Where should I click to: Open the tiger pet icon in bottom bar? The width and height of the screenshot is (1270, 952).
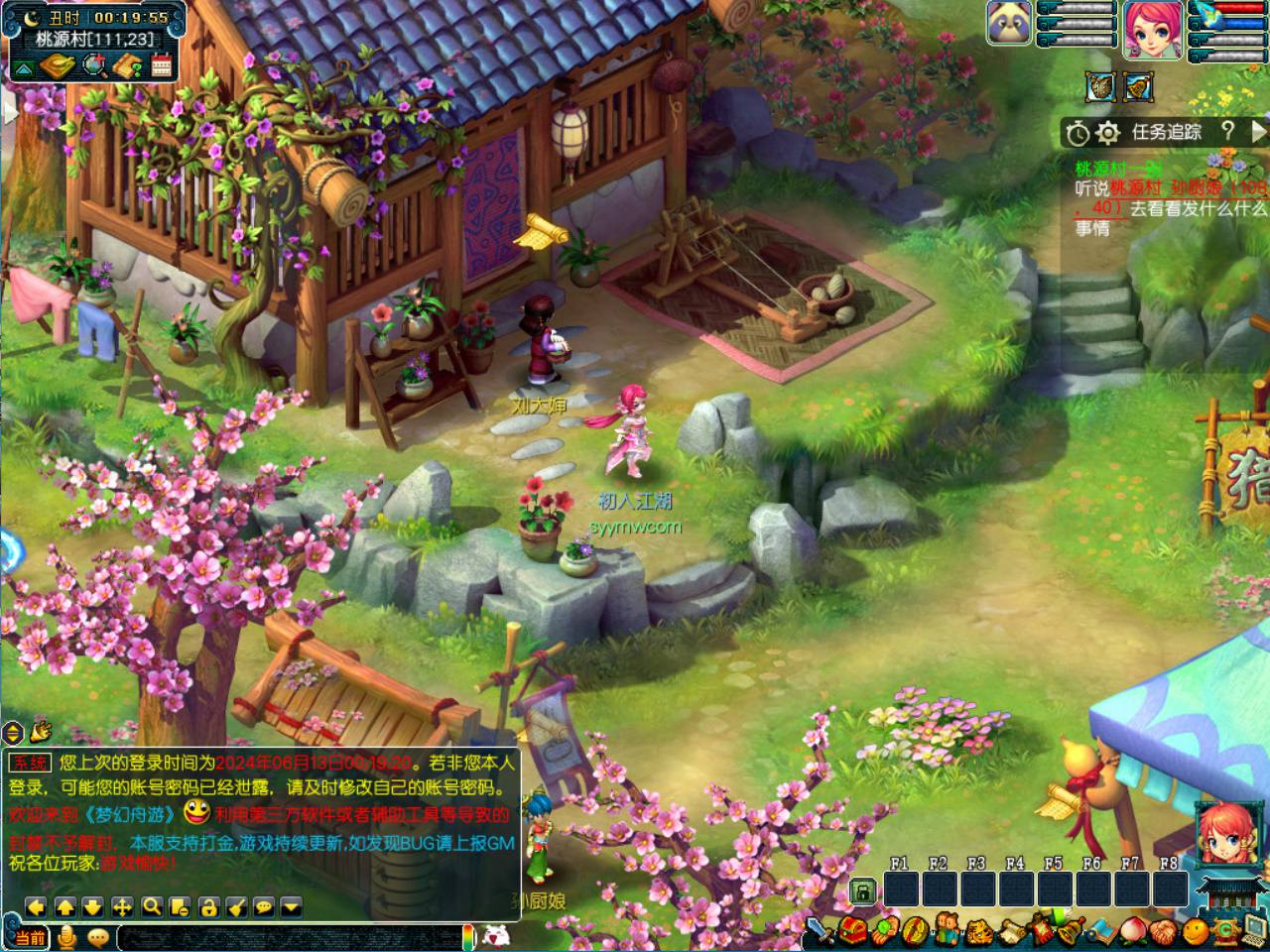(978, 931)
